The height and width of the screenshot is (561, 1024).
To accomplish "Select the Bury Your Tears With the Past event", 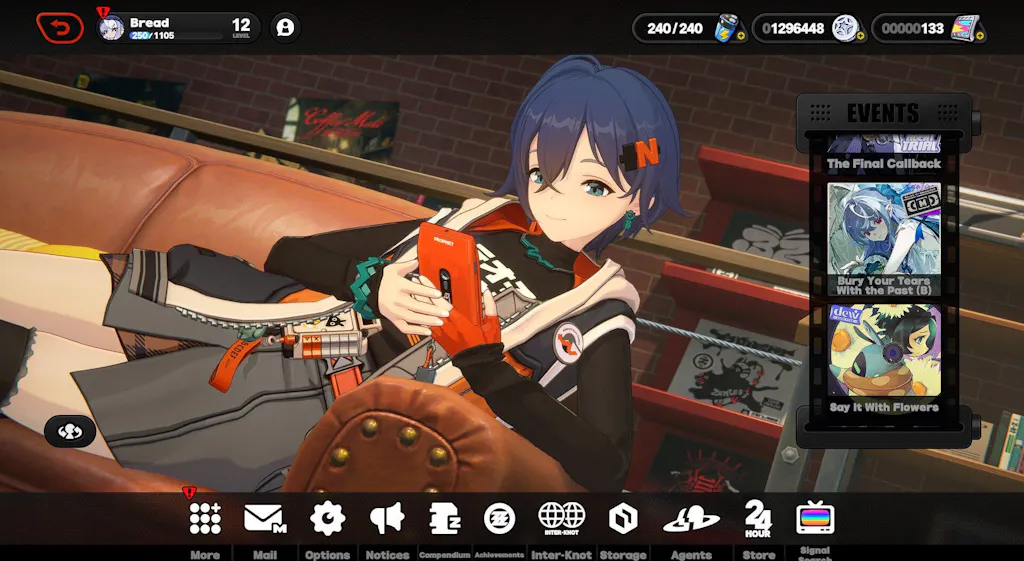I will [884, 239].
